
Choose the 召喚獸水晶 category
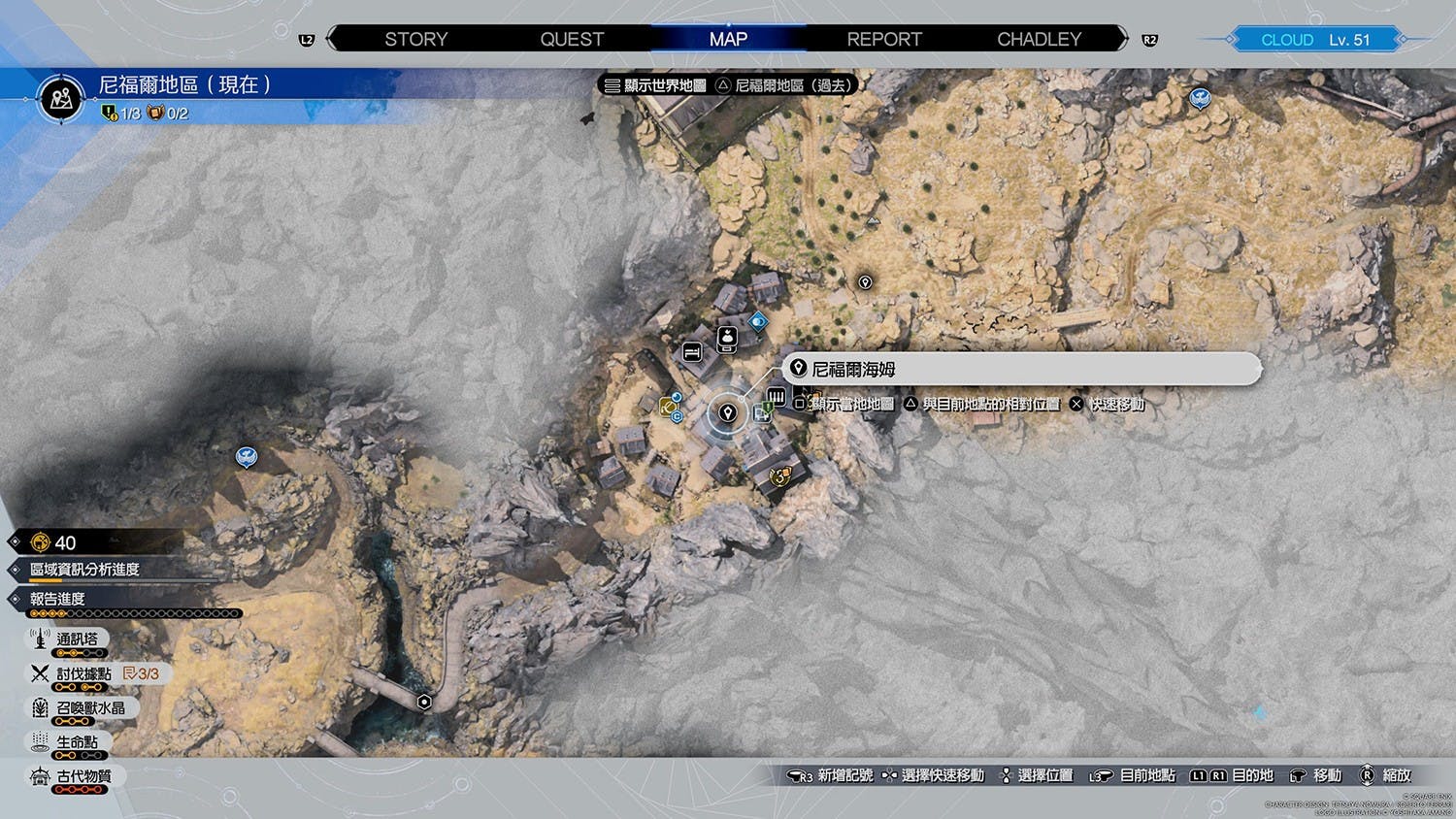(x=90, y=708)
